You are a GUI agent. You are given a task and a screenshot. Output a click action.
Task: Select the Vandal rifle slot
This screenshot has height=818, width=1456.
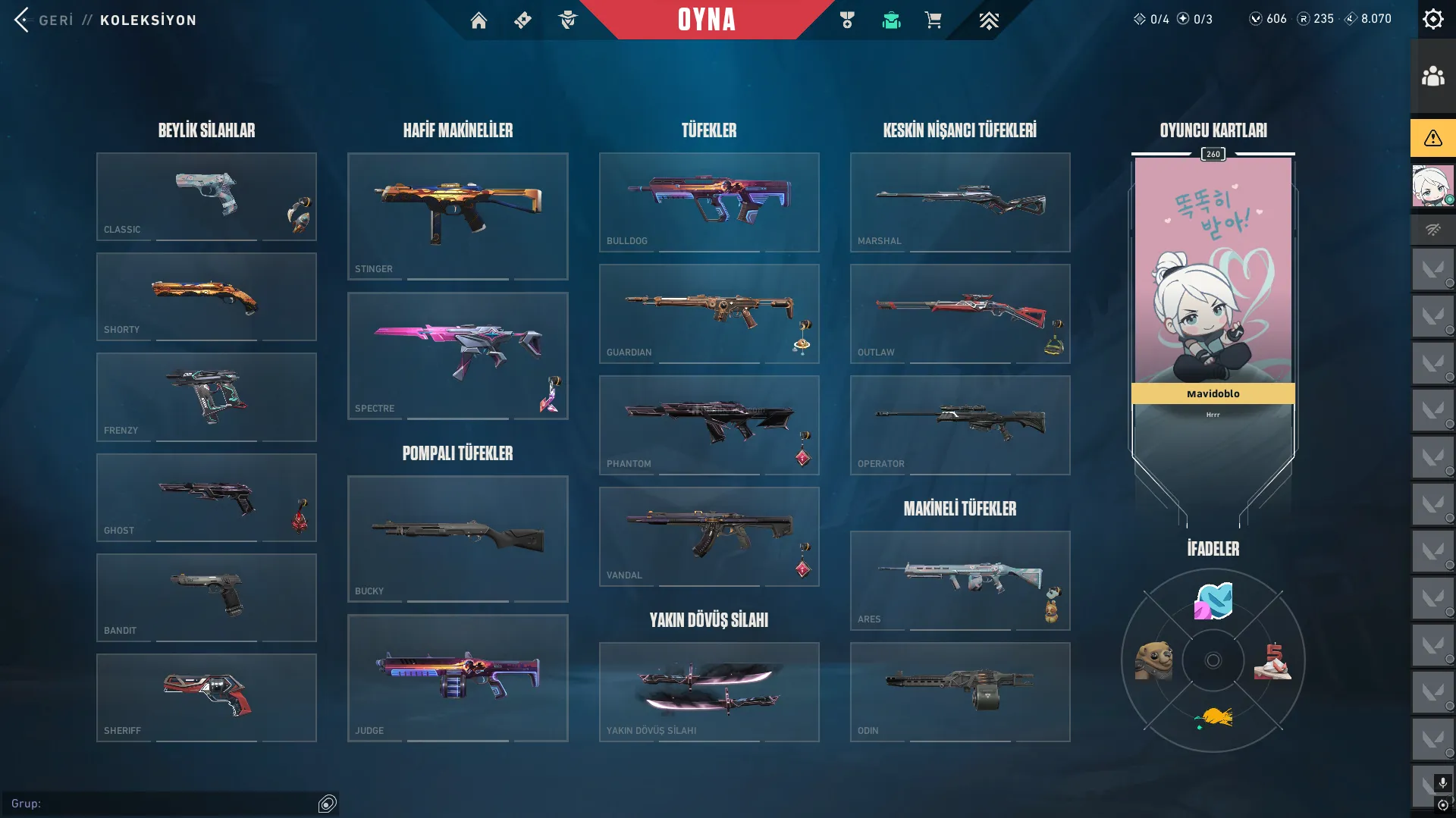click(708, 536)
